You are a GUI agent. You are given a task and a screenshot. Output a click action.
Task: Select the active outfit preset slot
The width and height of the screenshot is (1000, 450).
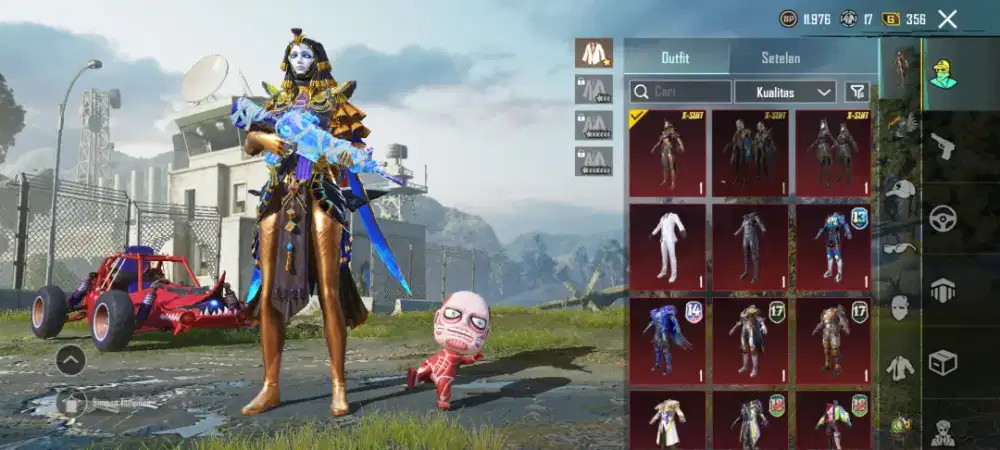pos(594,53)
